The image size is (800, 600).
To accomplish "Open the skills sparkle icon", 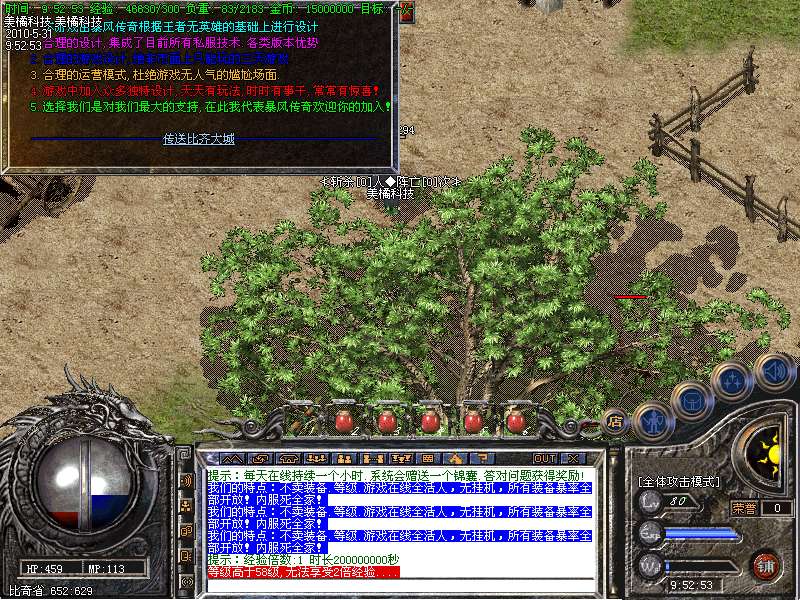I will (x=732, y=381).
